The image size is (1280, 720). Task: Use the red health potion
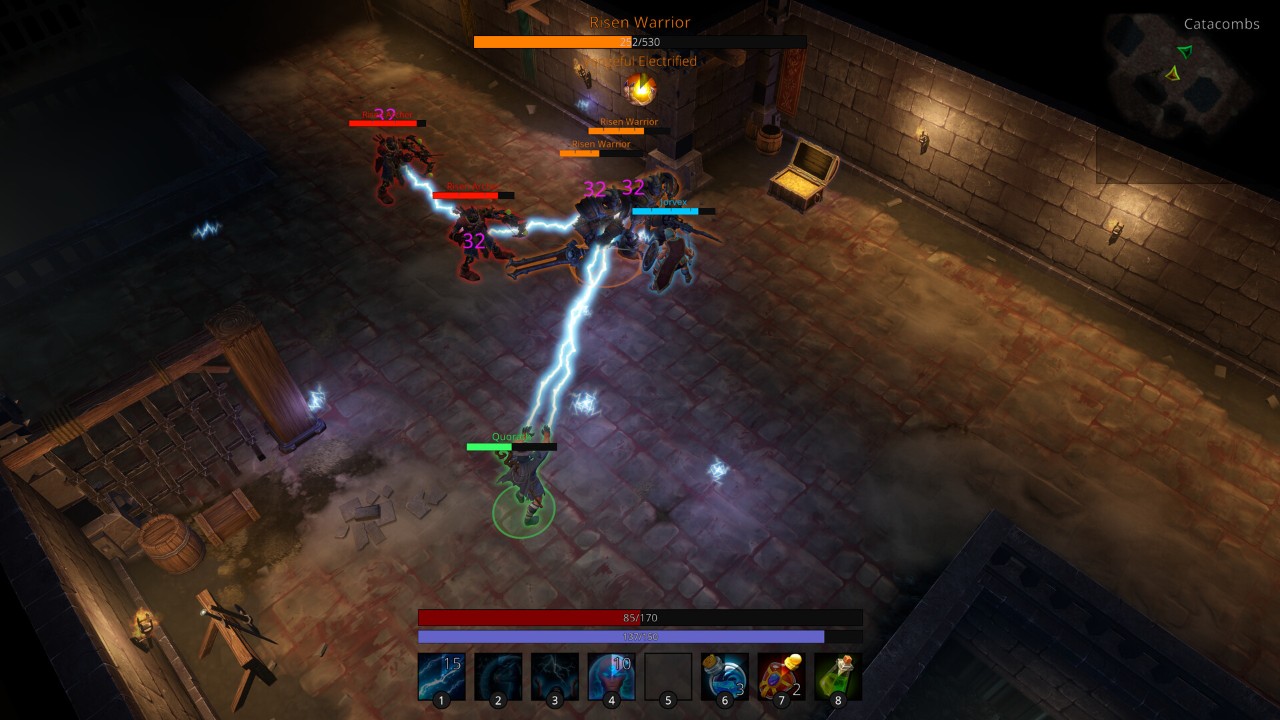781,676
